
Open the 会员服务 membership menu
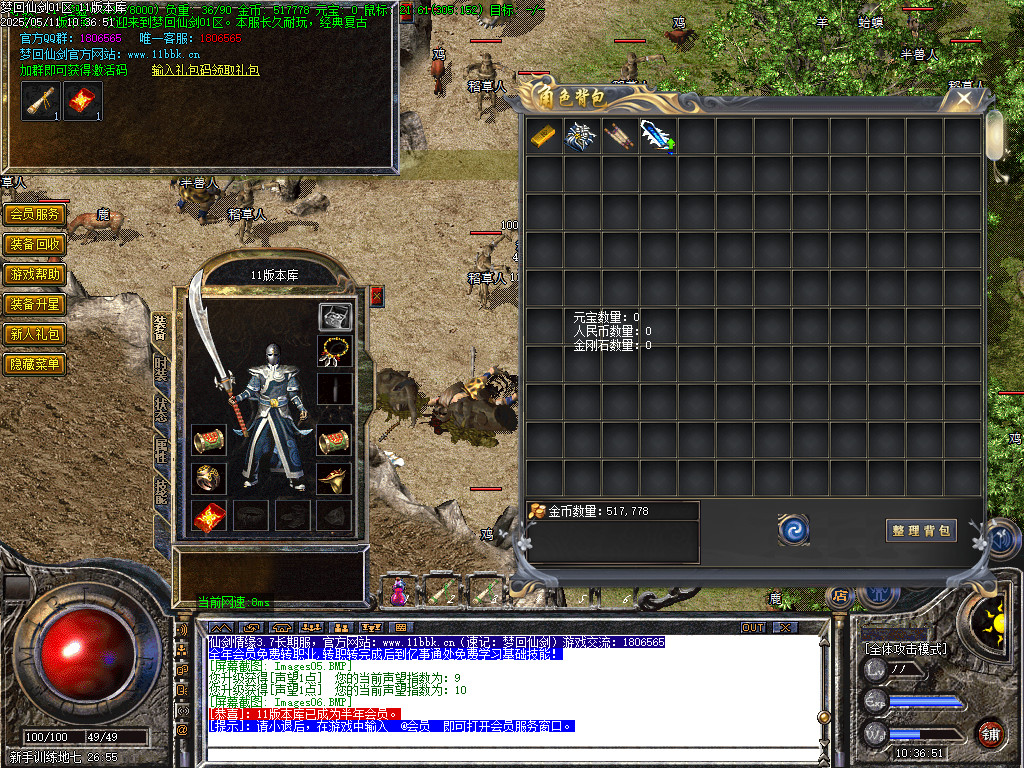pos(35,214)
